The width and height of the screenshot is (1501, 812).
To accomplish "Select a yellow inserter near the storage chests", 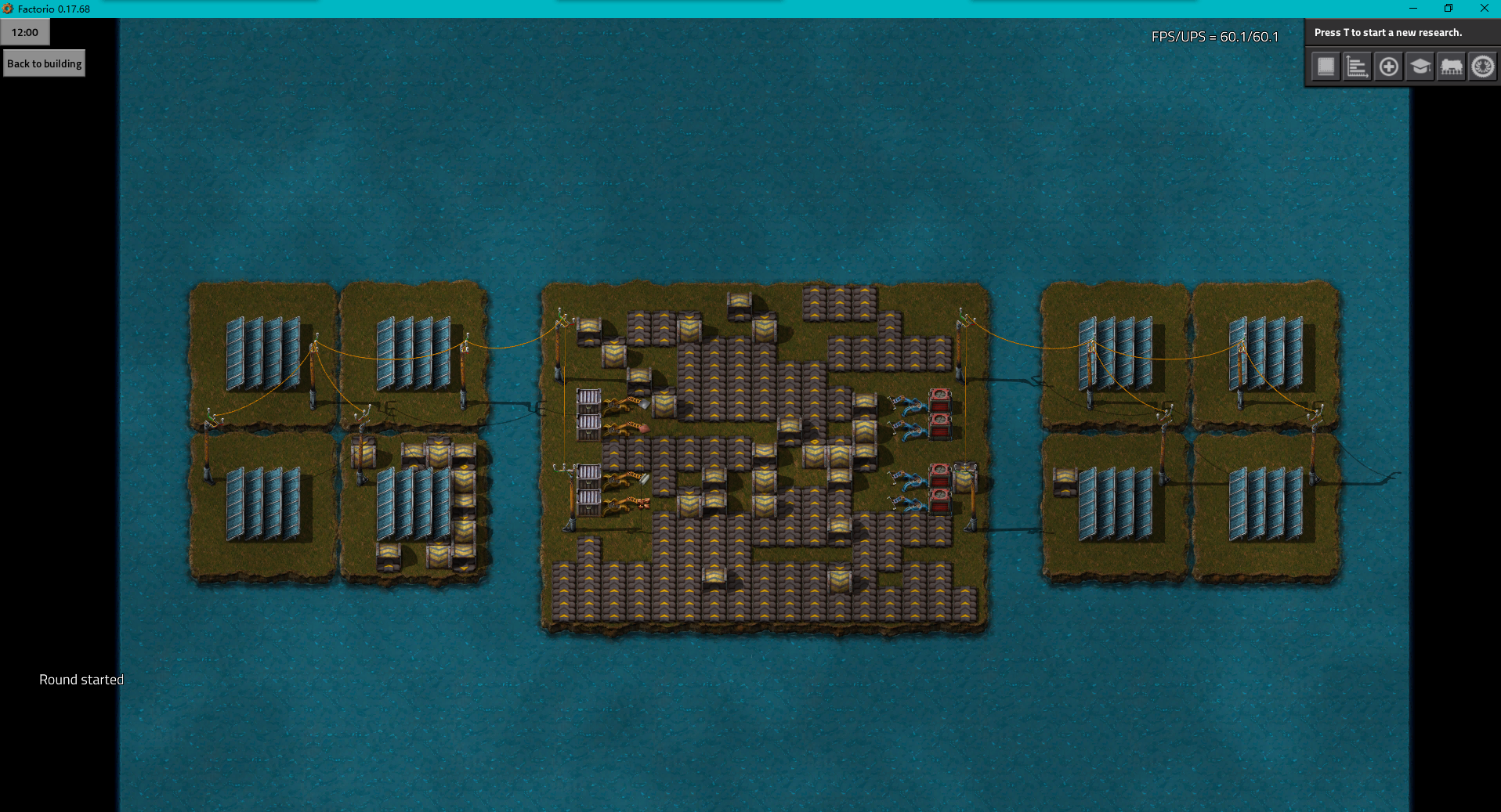I will pyautogui.click(x=616, y=407).
